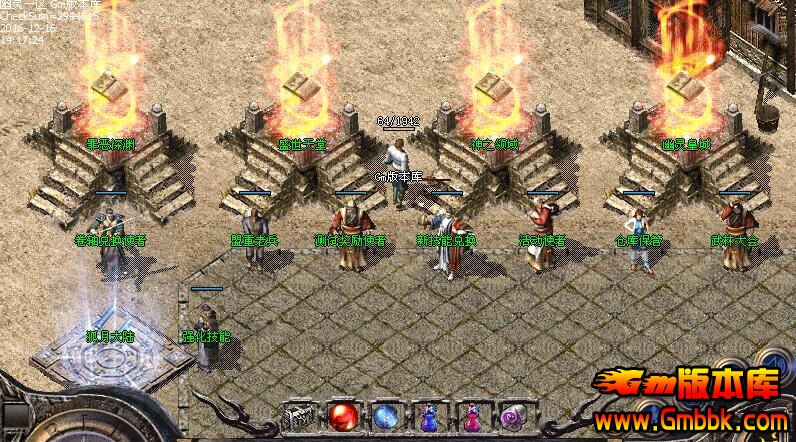Drink the pink potion in the hotbar
Screen dimensions: 796x442
[472, 416]
